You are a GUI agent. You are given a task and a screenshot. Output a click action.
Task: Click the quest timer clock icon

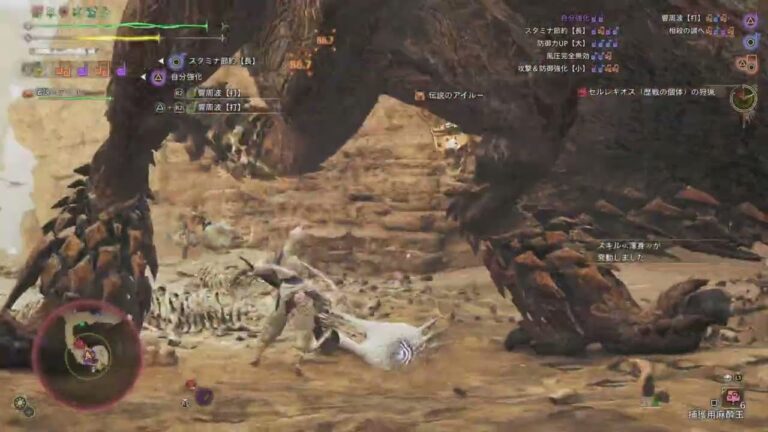tap(743, 97)
